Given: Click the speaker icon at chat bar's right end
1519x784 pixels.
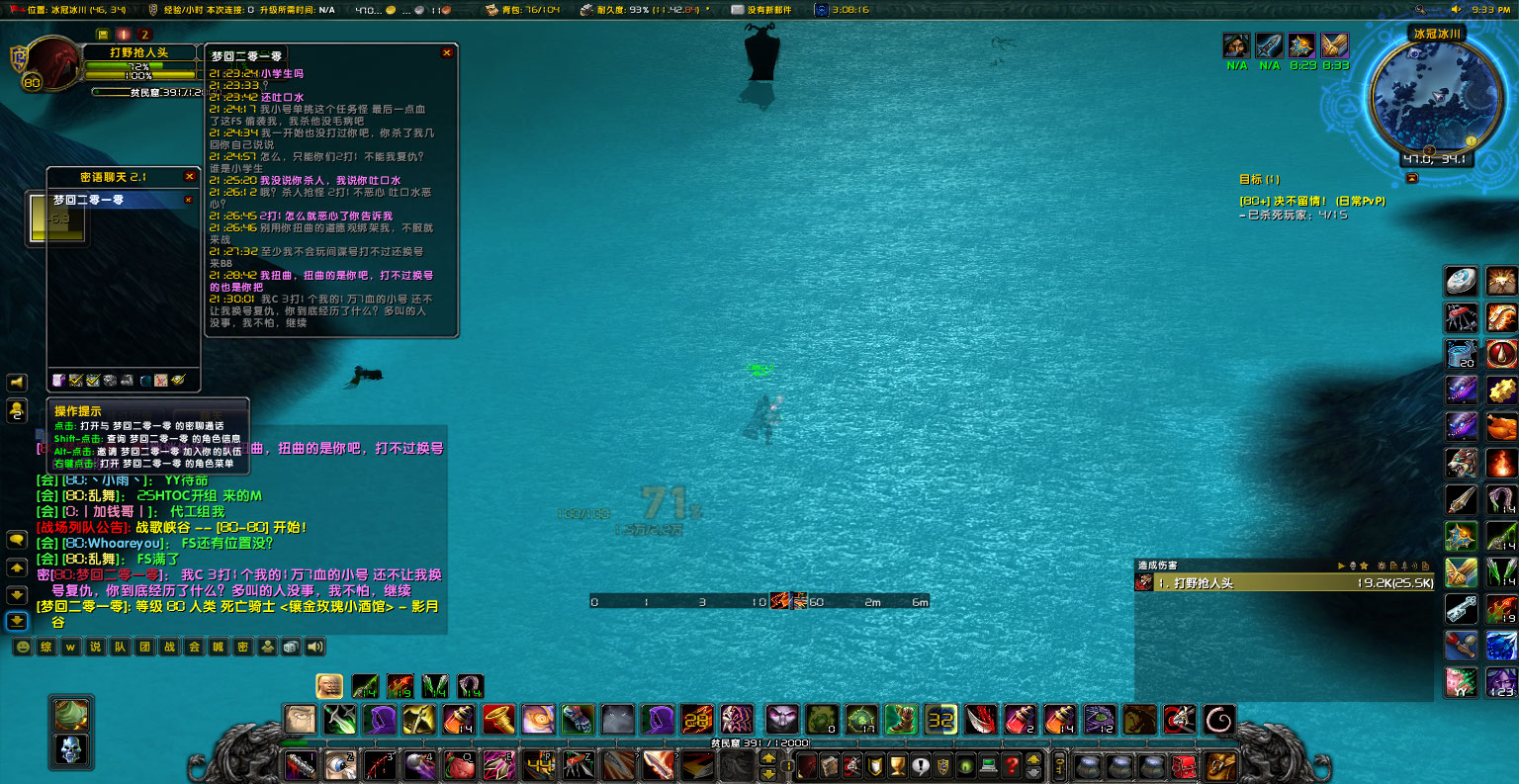Looking at the screenshot, I should (313, 647).
